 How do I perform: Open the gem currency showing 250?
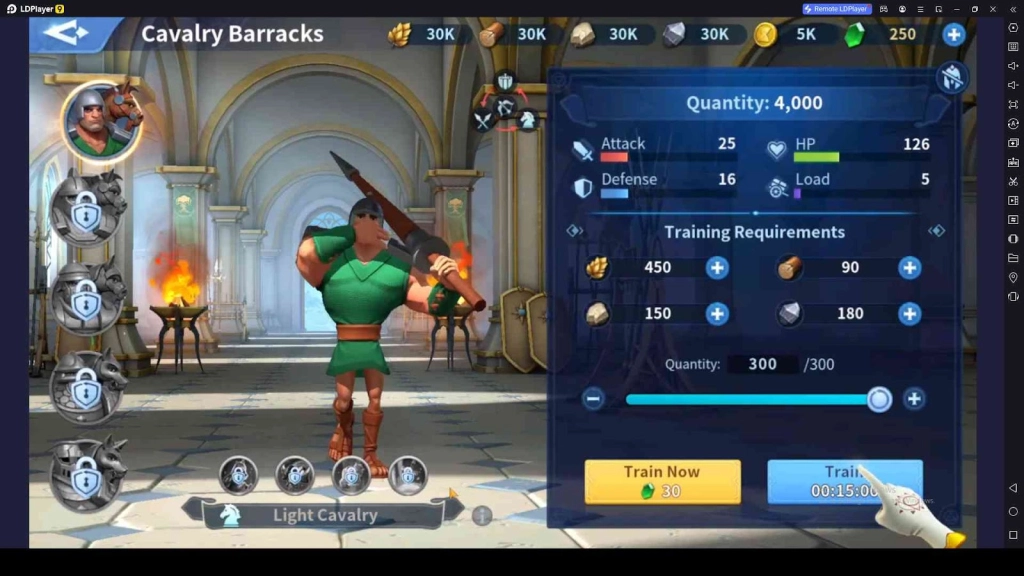(880, 34)
